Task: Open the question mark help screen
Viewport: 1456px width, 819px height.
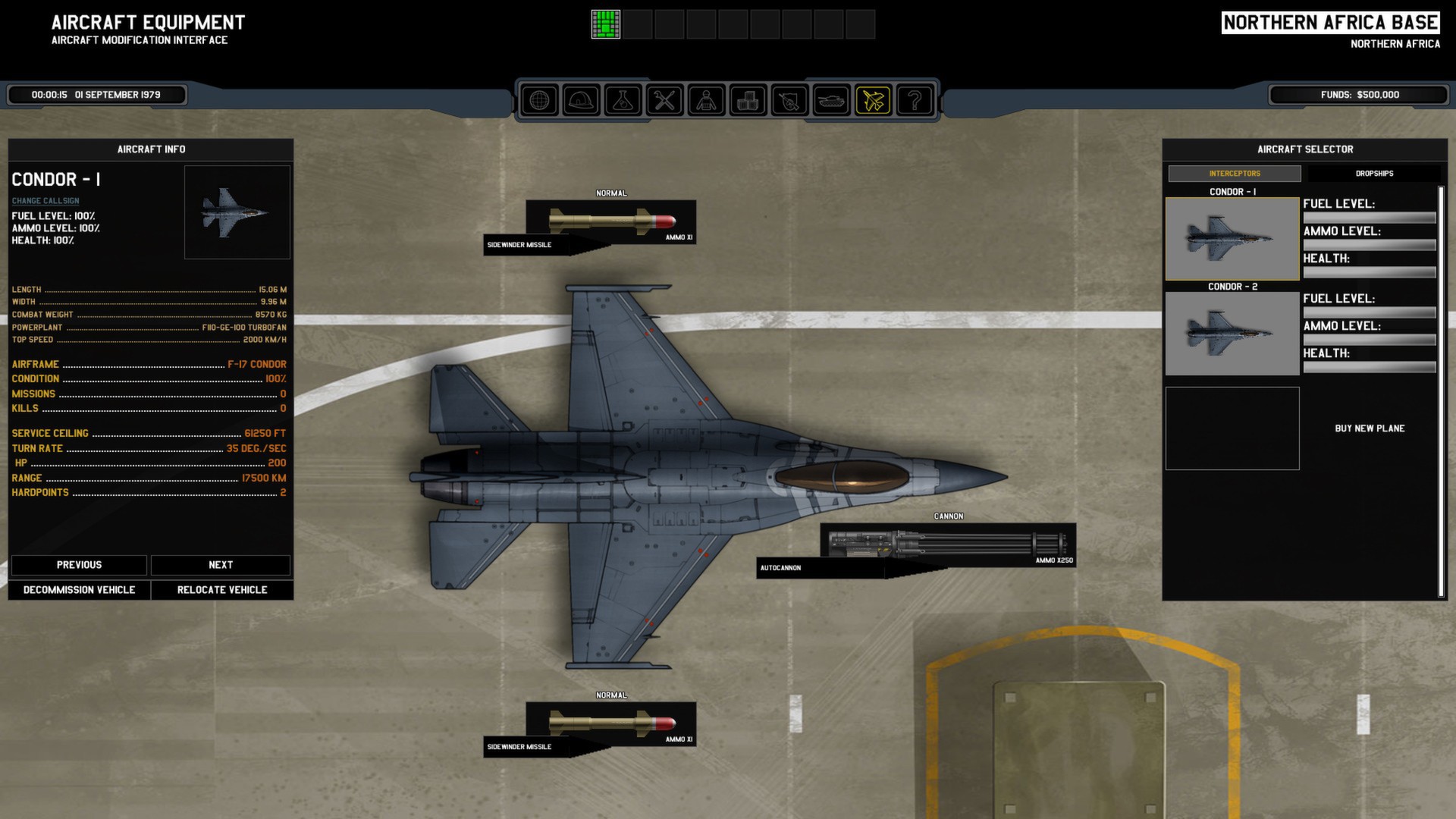Action: coord(915,100)
